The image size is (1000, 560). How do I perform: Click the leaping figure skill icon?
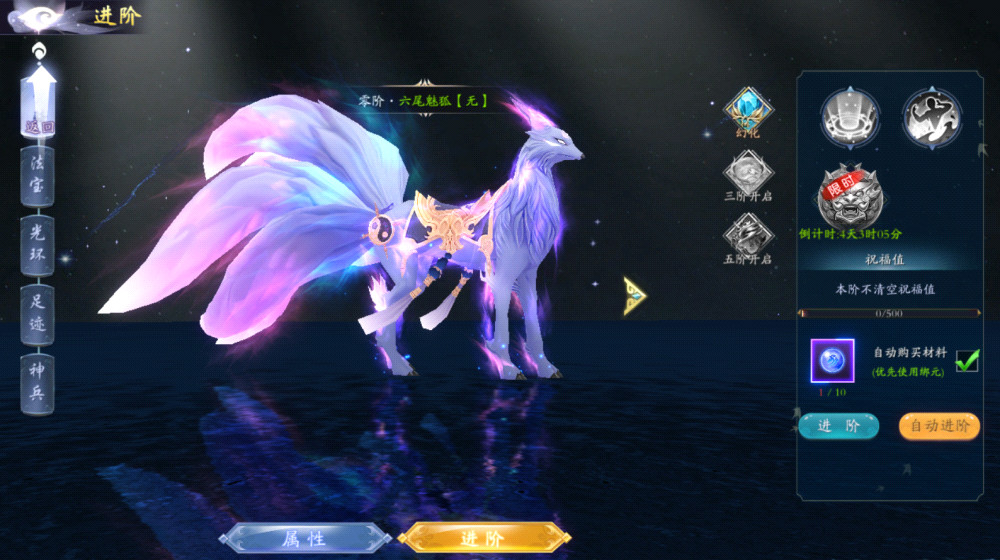932,117
